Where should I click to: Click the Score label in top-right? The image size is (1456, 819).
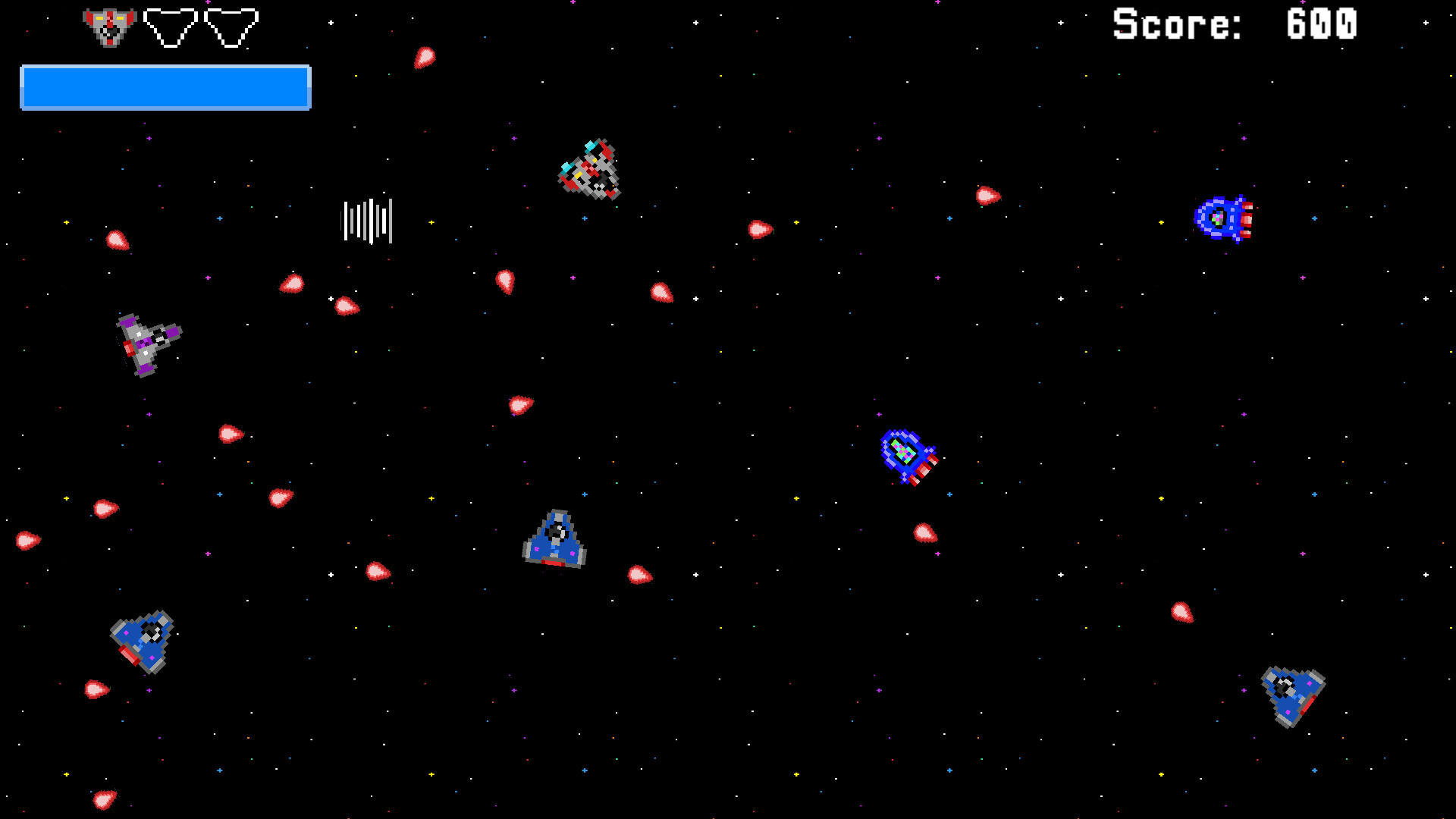click(1176, 25)
